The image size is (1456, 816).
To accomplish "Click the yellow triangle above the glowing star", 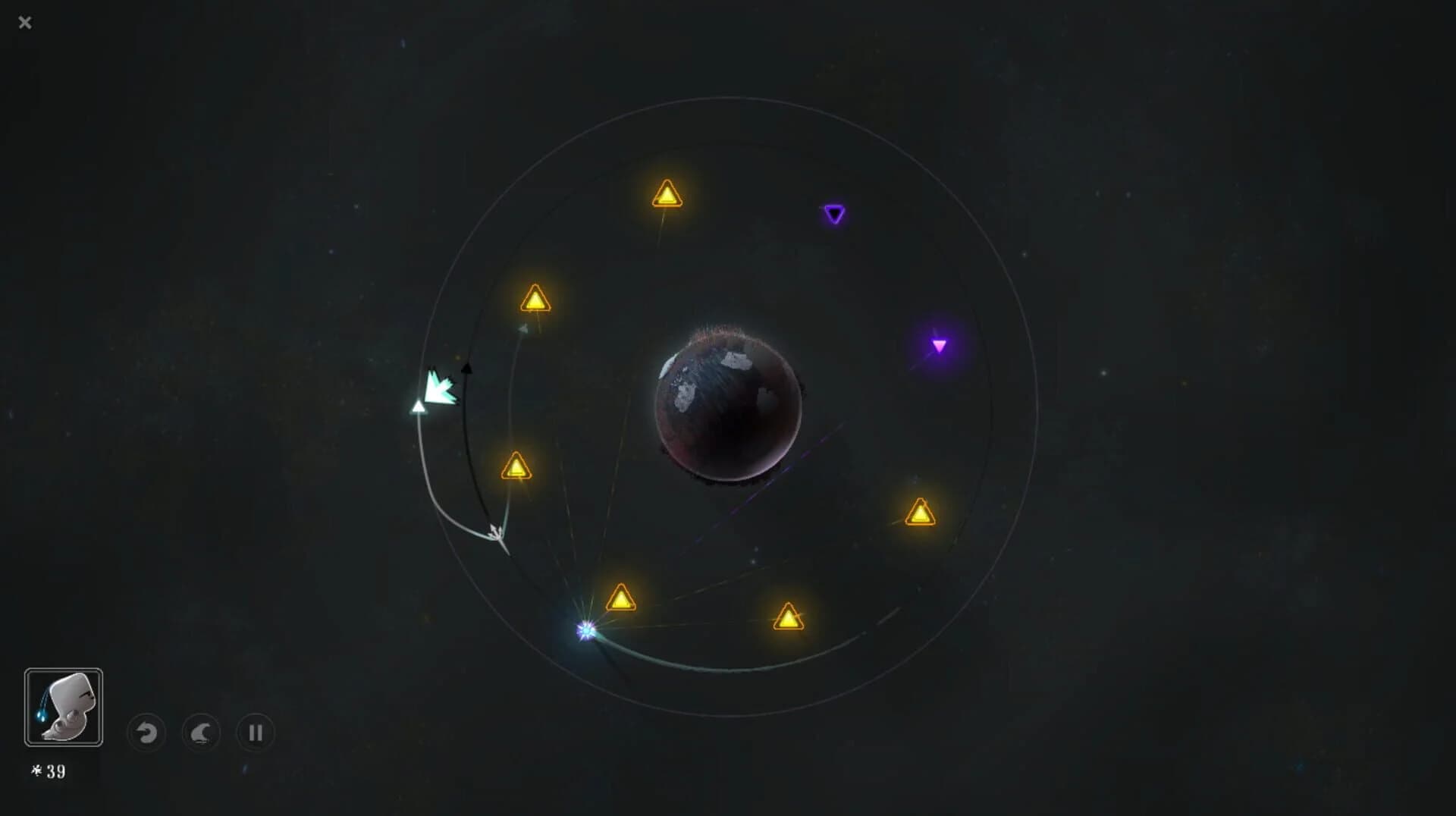I will [x=621, y=598].
